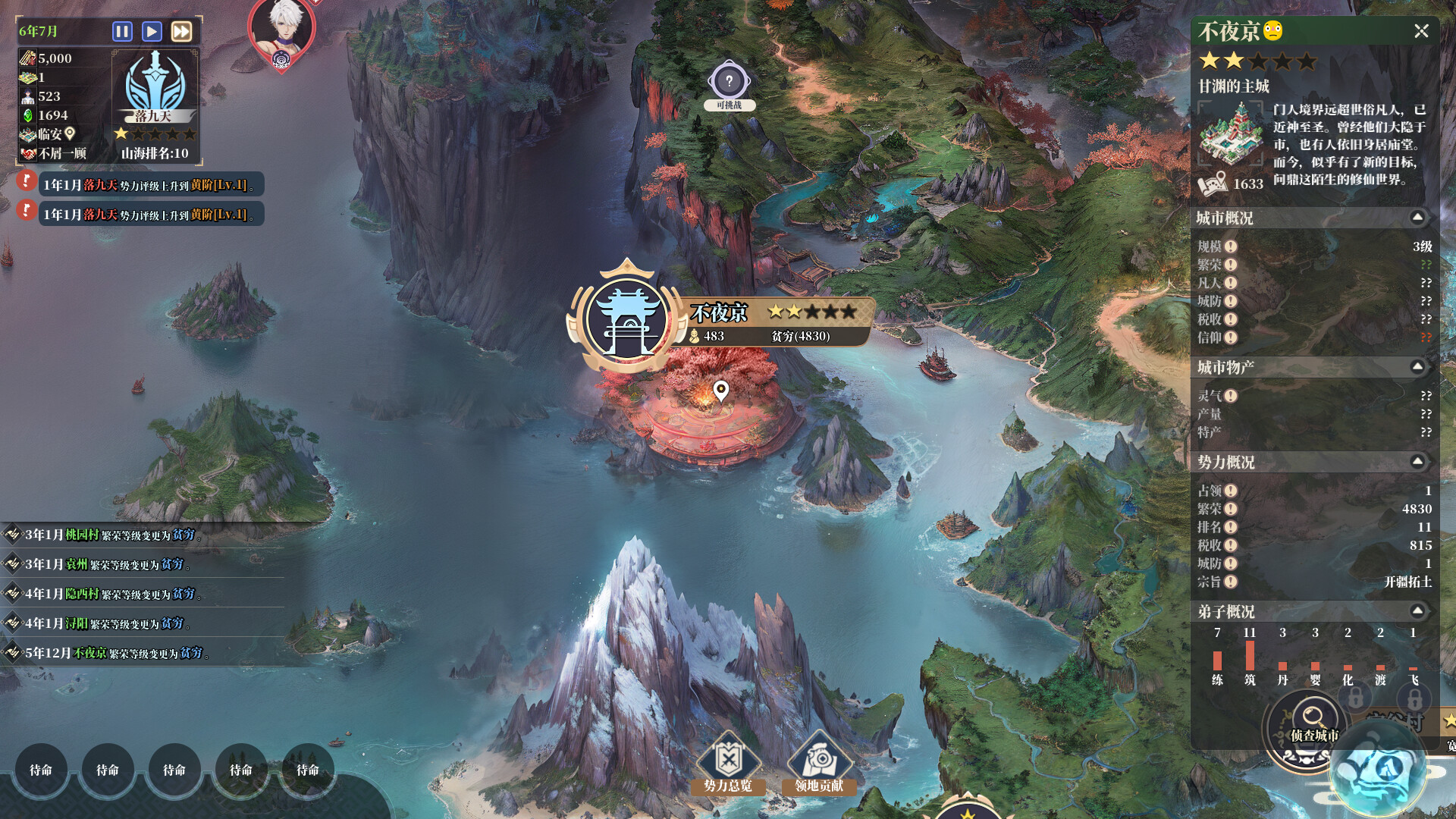
Task: Collapse the 城市概况 section
Action: pos(1417,218)
